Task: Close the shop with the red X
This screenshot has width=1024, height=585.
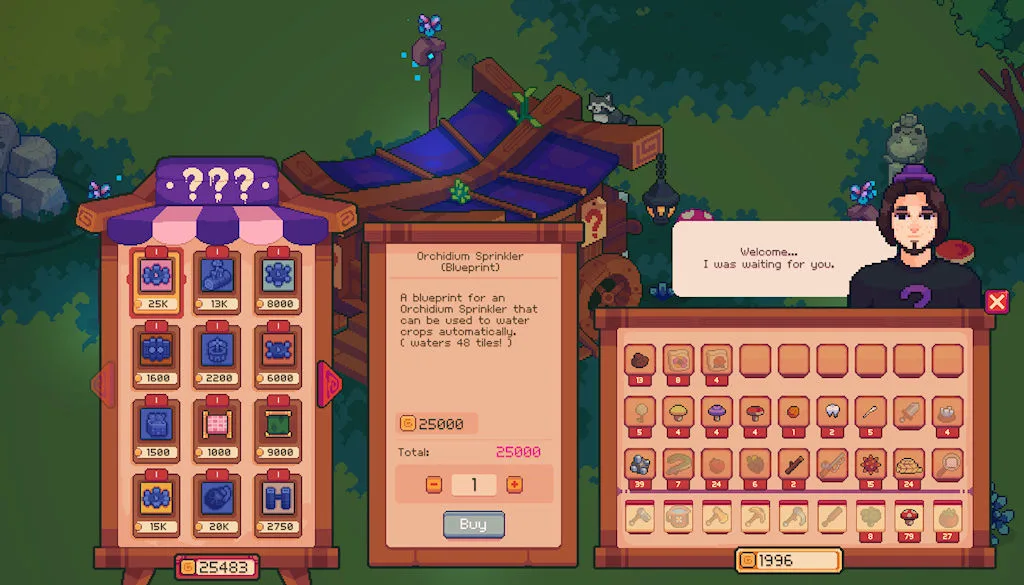Action: tap(996, 302)
